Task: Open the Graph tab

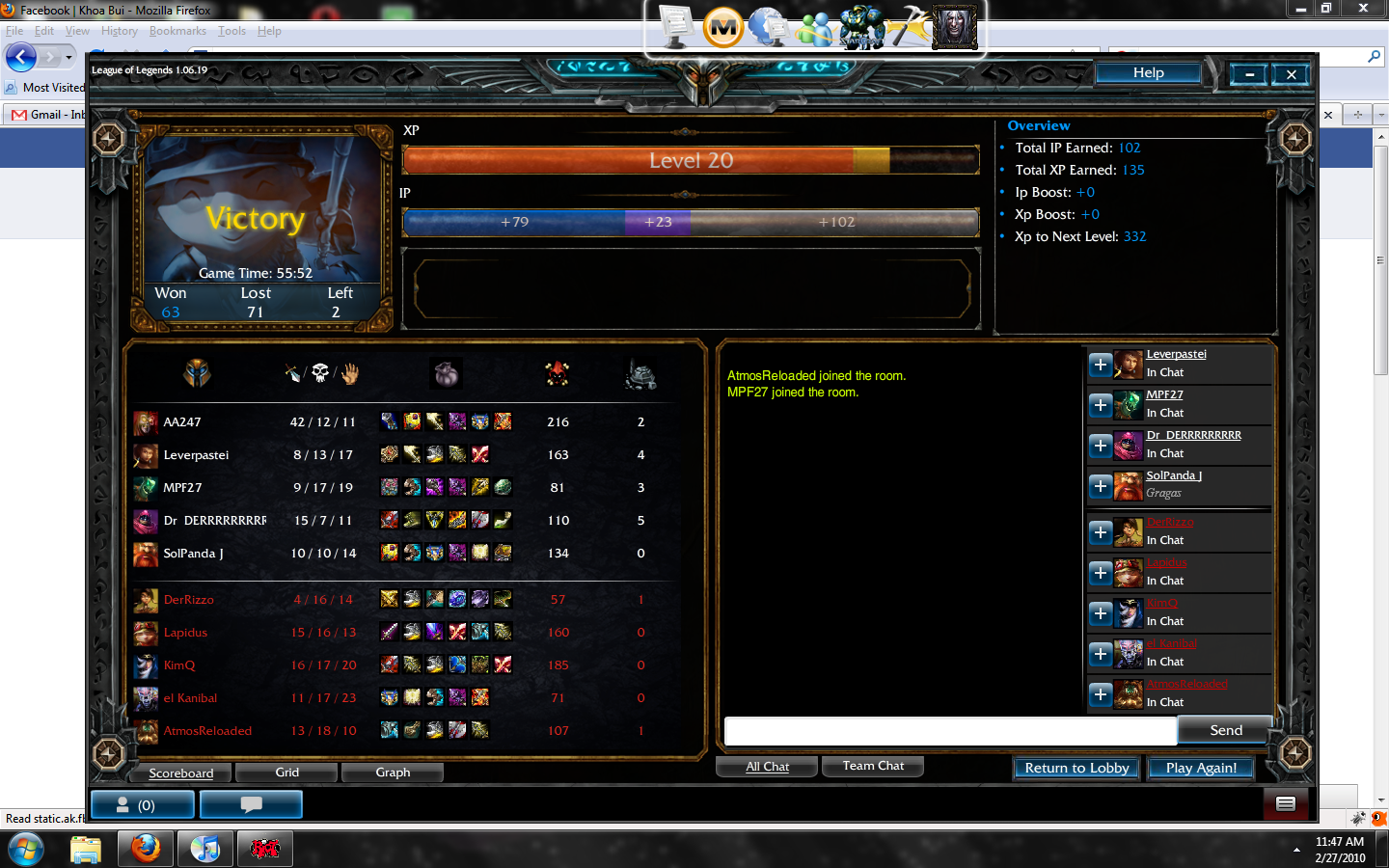Action: tap(393, 773)
